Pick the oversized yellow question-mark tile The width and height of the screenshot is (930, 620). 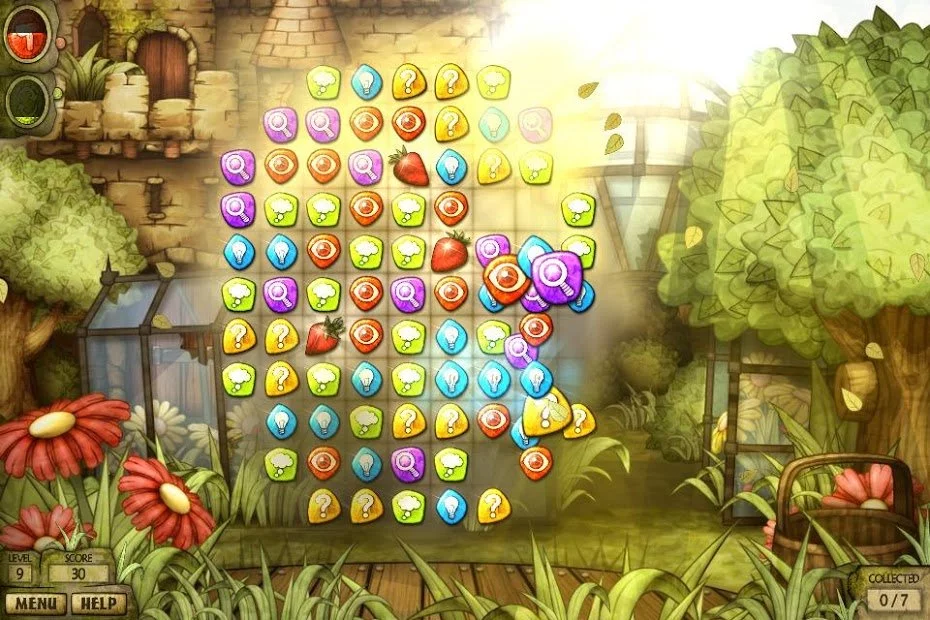(546, 410)
